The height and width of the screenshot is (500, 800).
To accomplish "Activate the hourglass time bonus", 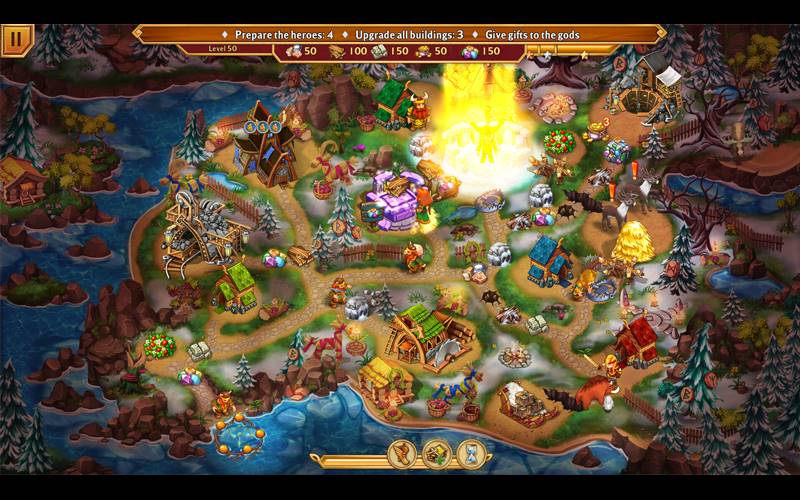I will coord(471,454).
